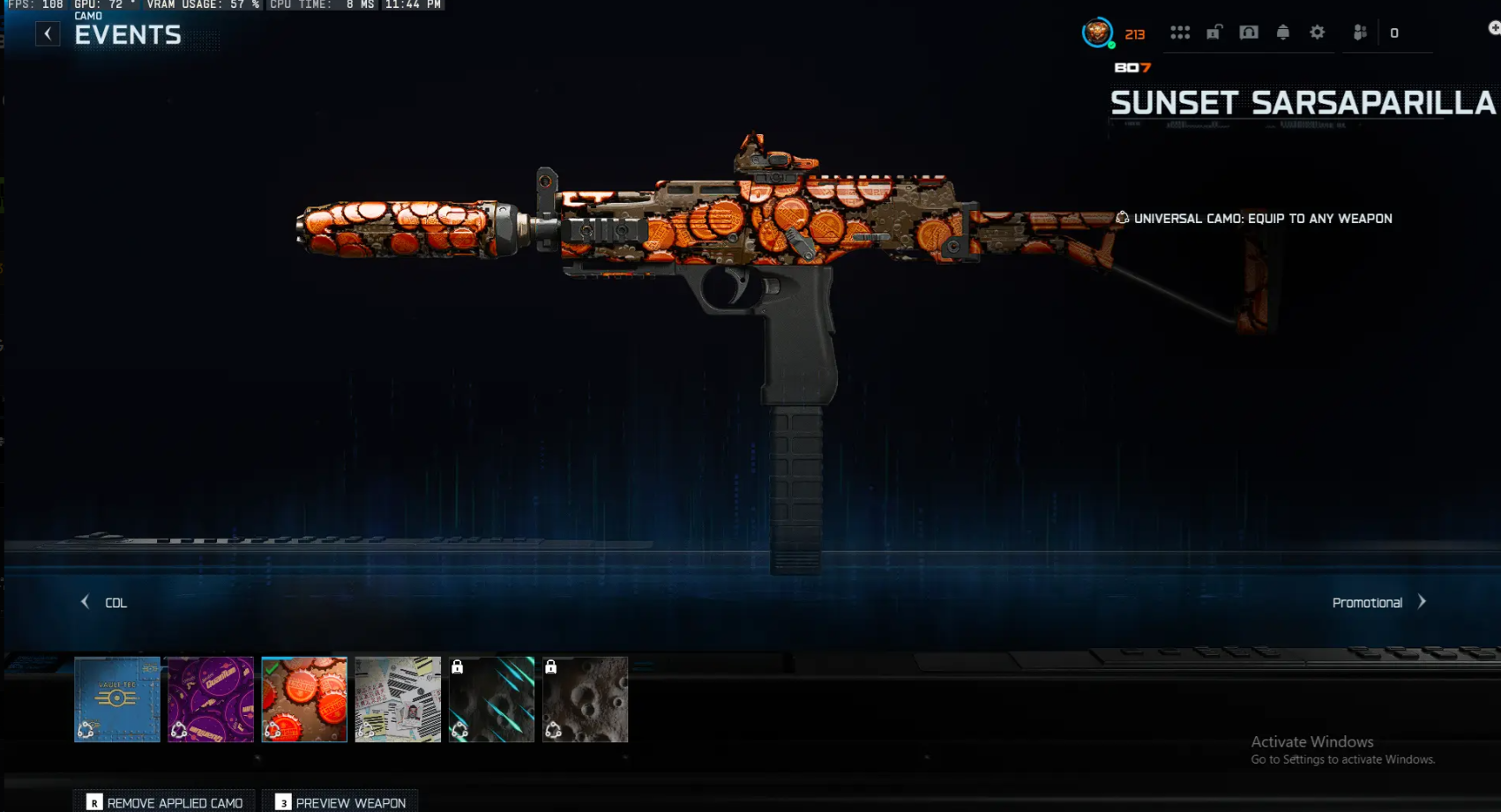Switch to the Promotional camo category
Image resolution: width=1501 pixels, height=812 pixels.
[x=1368, y=602]
